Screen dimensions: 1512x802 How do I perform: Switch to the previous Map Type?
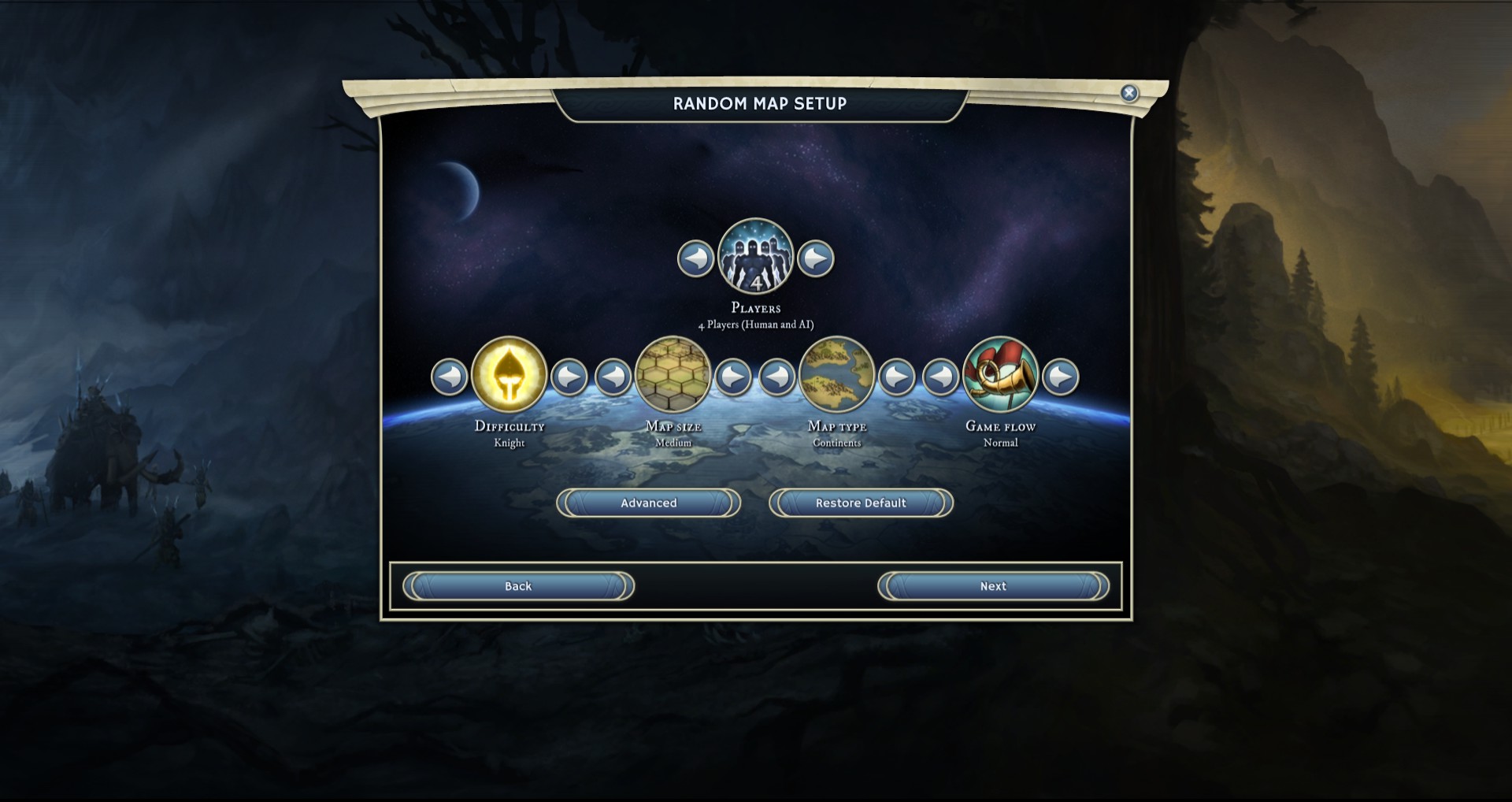point(777,377)
